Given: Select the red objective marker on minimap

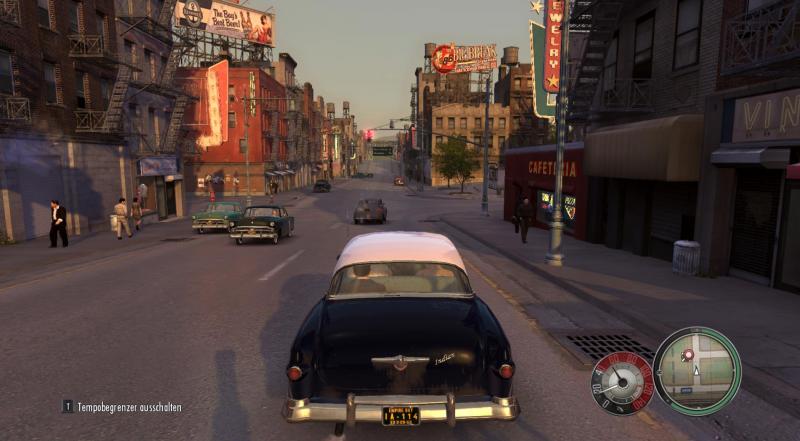Looking at the screenshot, I should coord(687,354).
